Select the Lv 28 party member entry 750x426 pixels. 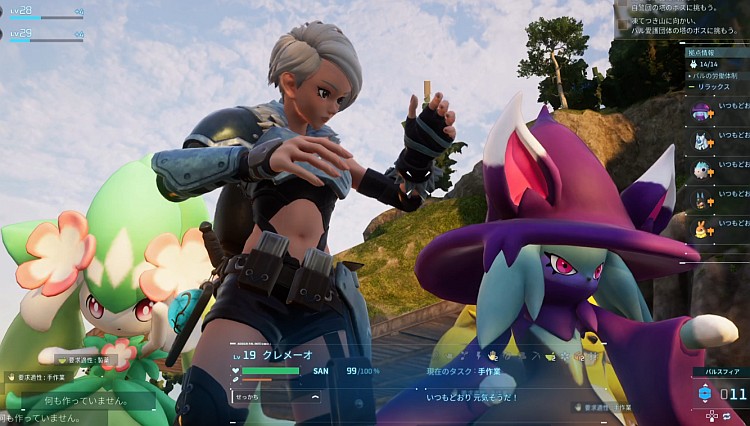pyautogui.click(x=46, y=12)
